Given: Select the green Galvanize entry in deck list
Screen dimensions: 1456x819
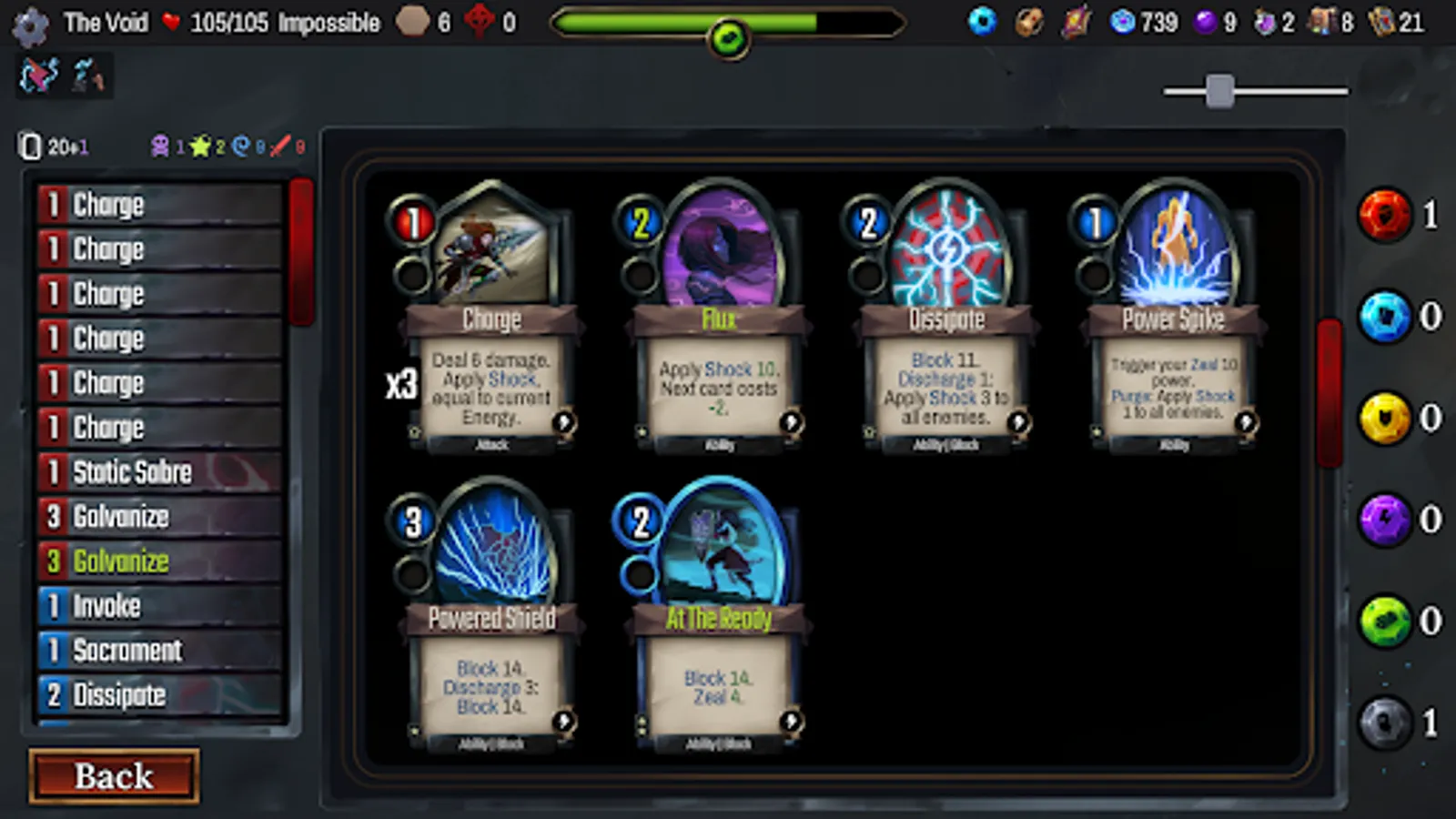Looking at the screenshot, I should tap(155, 561).
